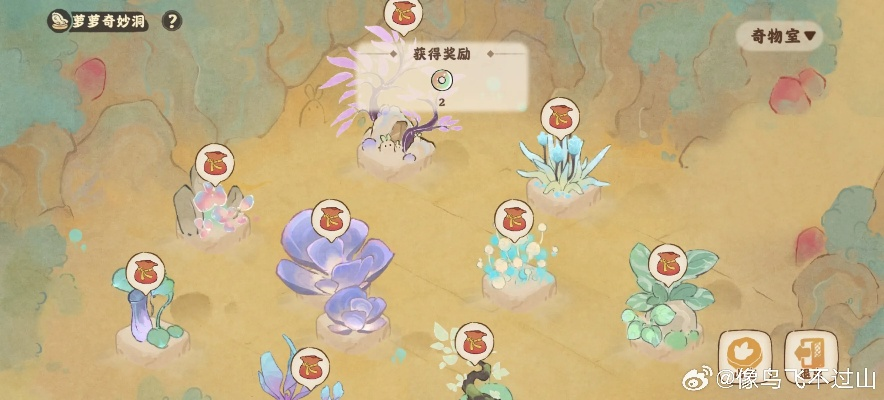This screenshot has width=884, height=400.
Task: Click the coin icon in 获得奖励 popup
Action: [x=441, y=80]
